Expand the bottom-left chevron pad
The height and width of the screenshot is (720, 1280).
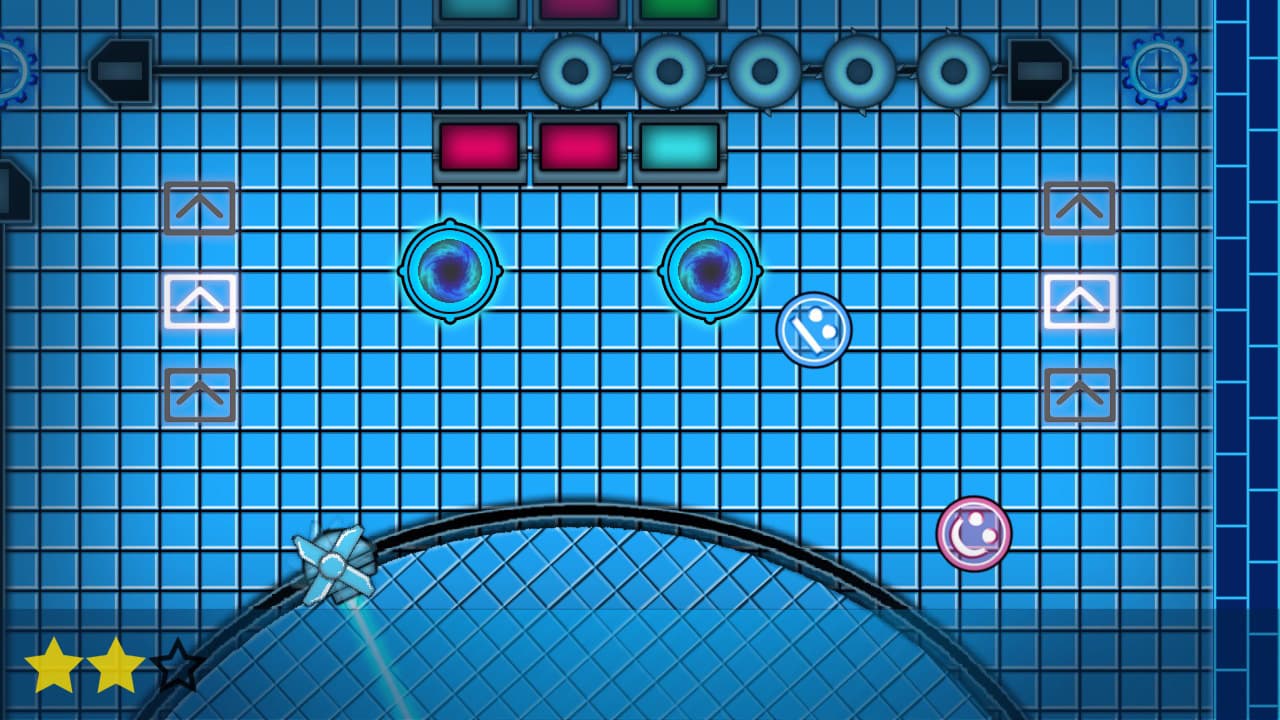(199, 394)
